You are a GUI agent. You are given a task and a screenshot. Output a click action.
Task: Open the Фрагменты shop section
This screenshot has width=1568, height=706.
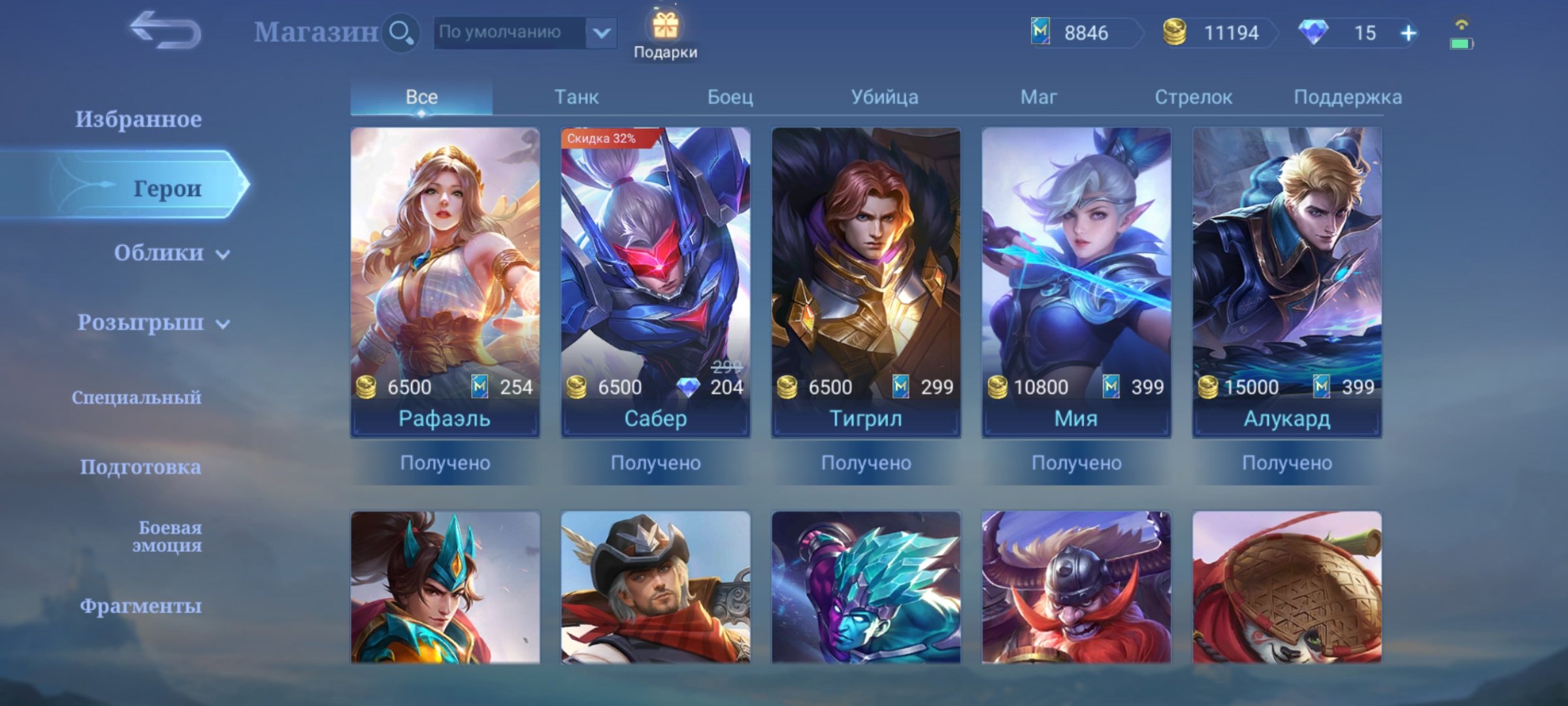[x=140, y=606]
